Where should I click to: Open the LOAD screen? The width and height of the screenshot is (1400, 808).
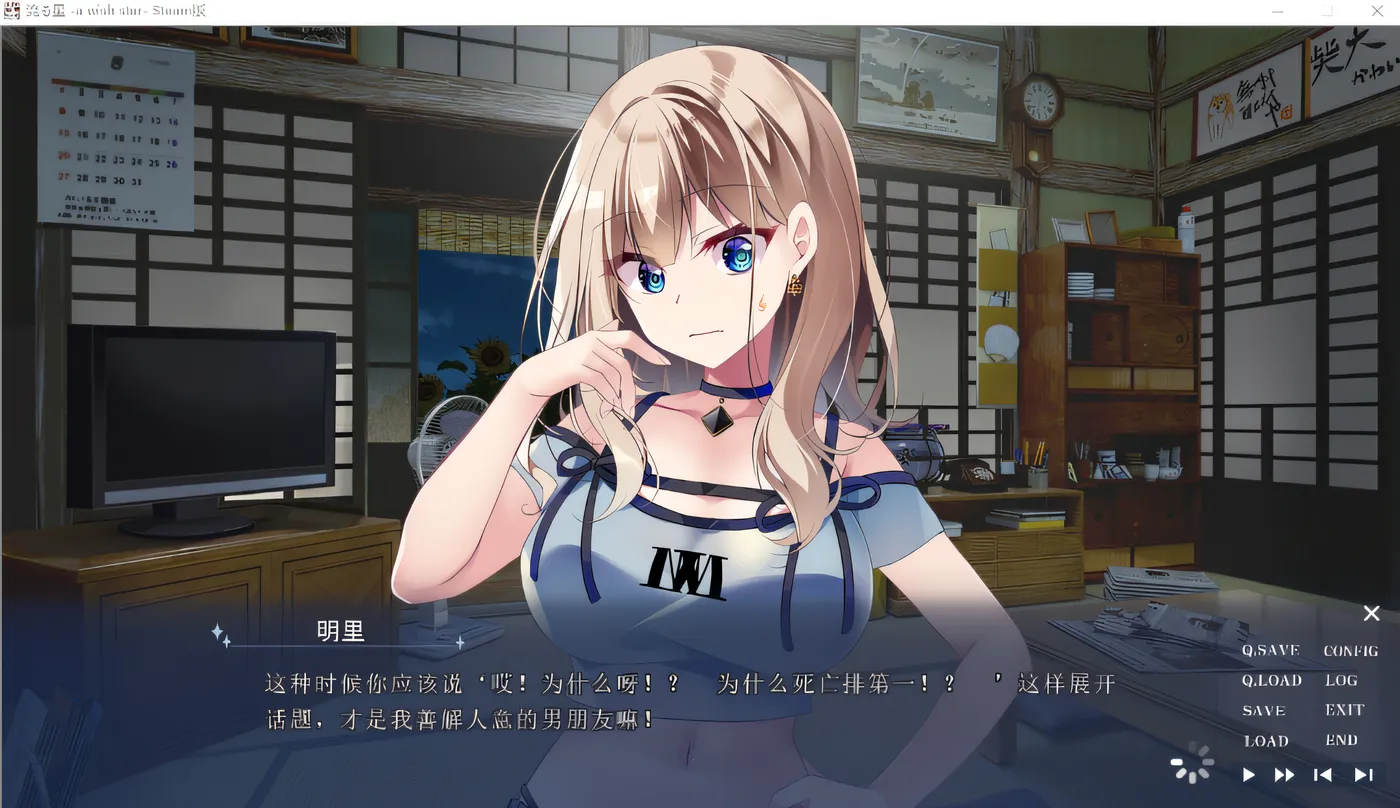[1265, 741]
